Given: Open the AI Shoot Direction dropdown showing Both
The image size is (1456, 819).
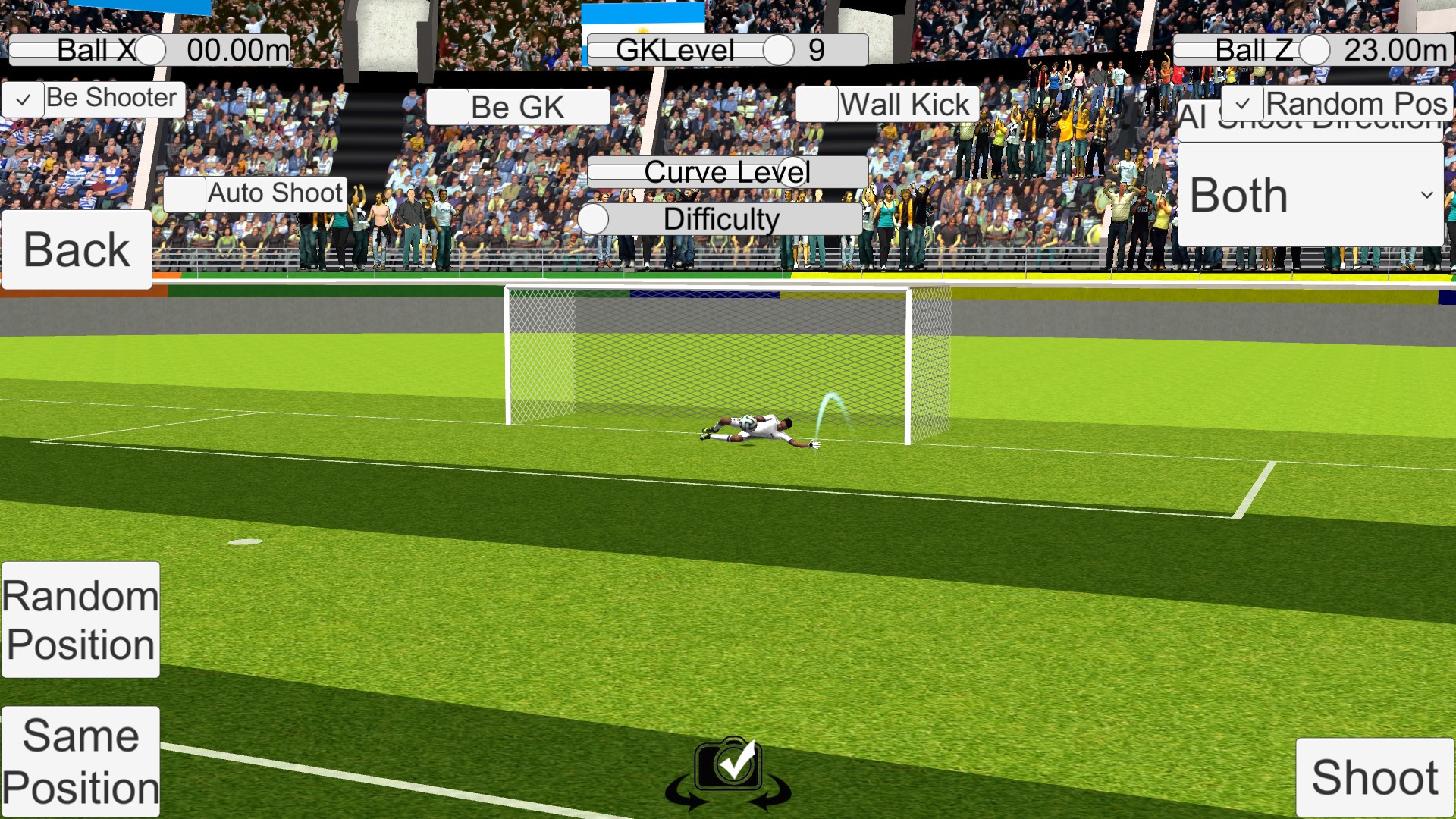Looking at the screenshot, I should point(1310,194).
